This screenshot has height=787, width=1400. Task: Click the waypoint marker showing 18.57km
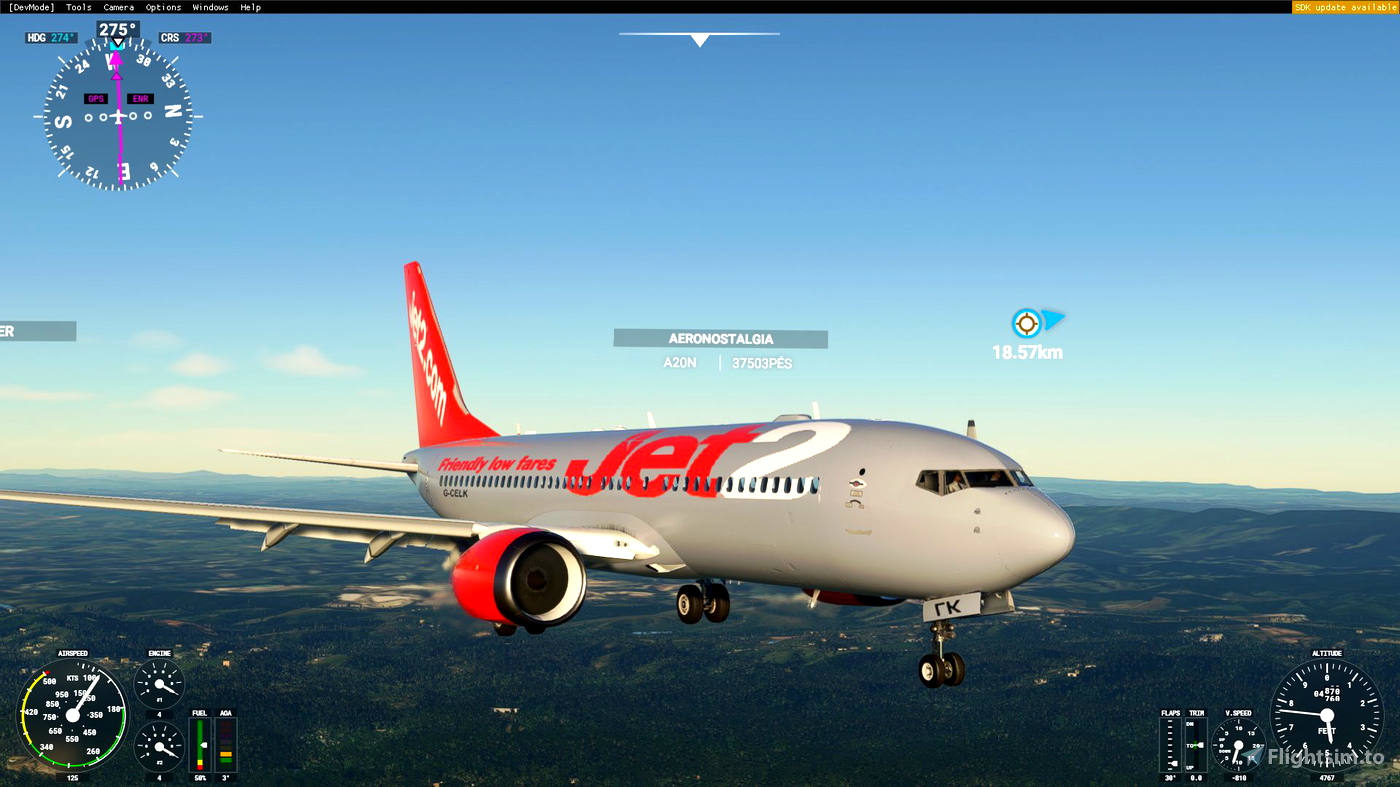[1027, 323]
